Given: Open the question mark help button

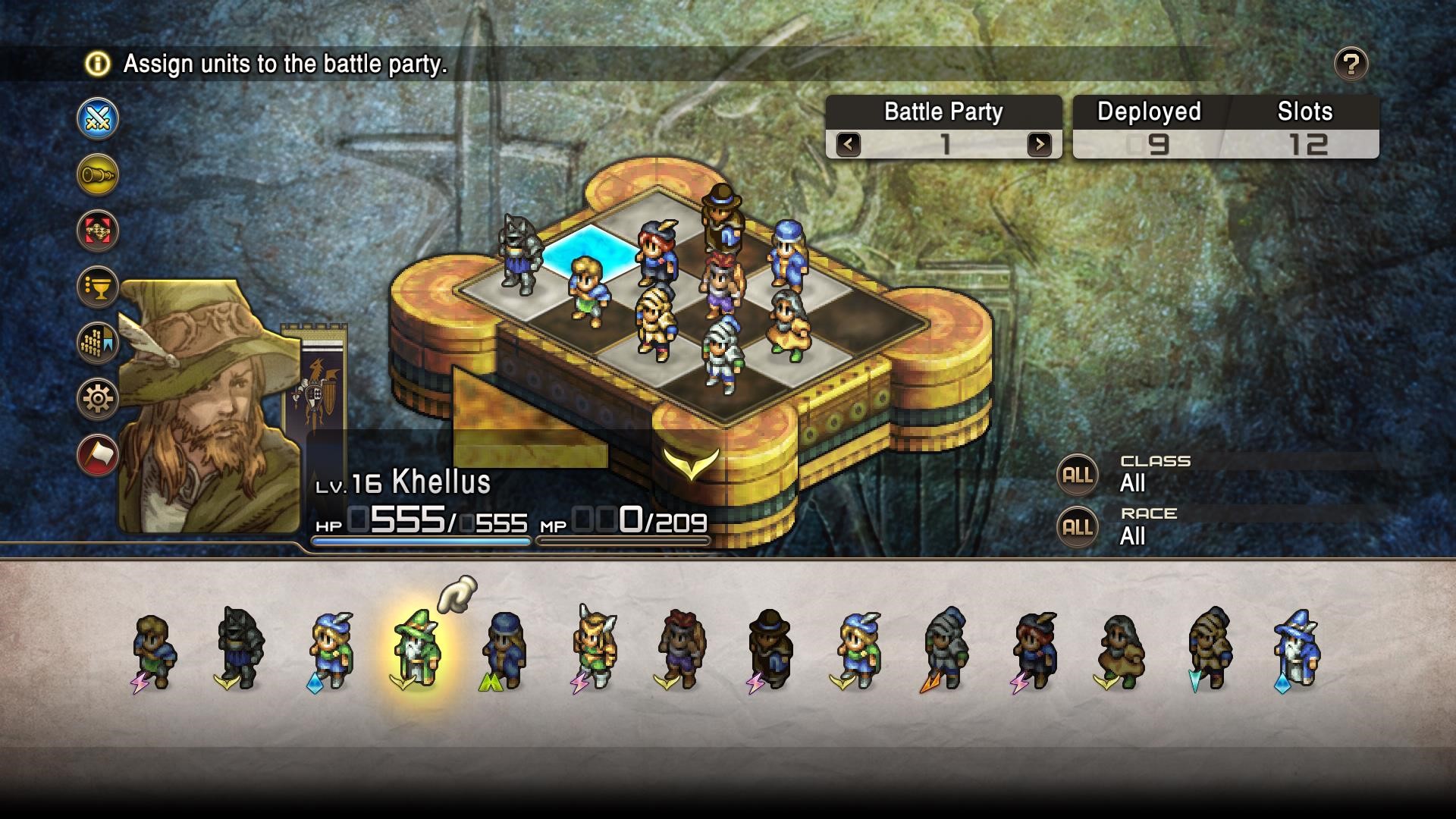Looking at the screenshot, I should (1351, 64).
